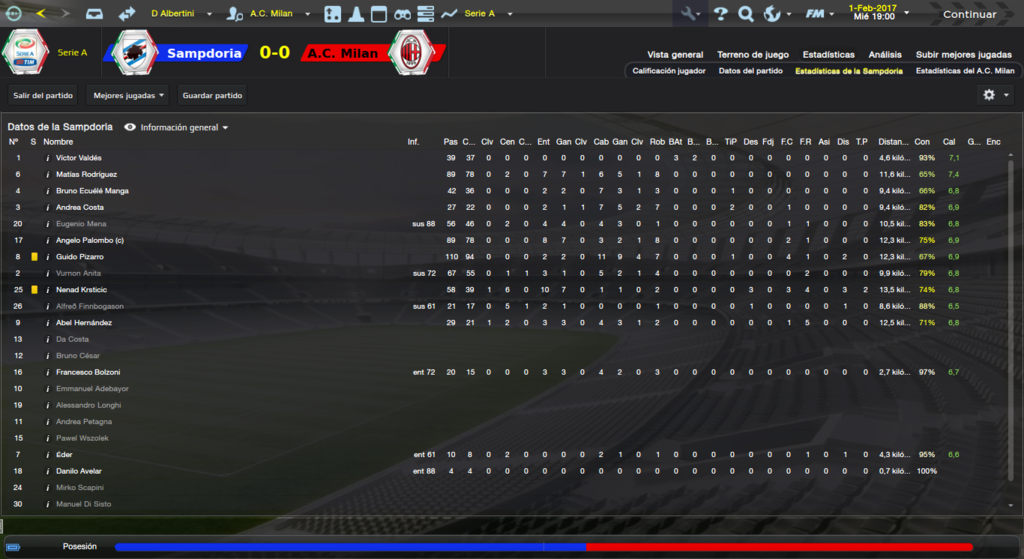Switch to Estadísticas del A.C. Milan
Viewport: 1024px width, 559px height.
[964, 71]
